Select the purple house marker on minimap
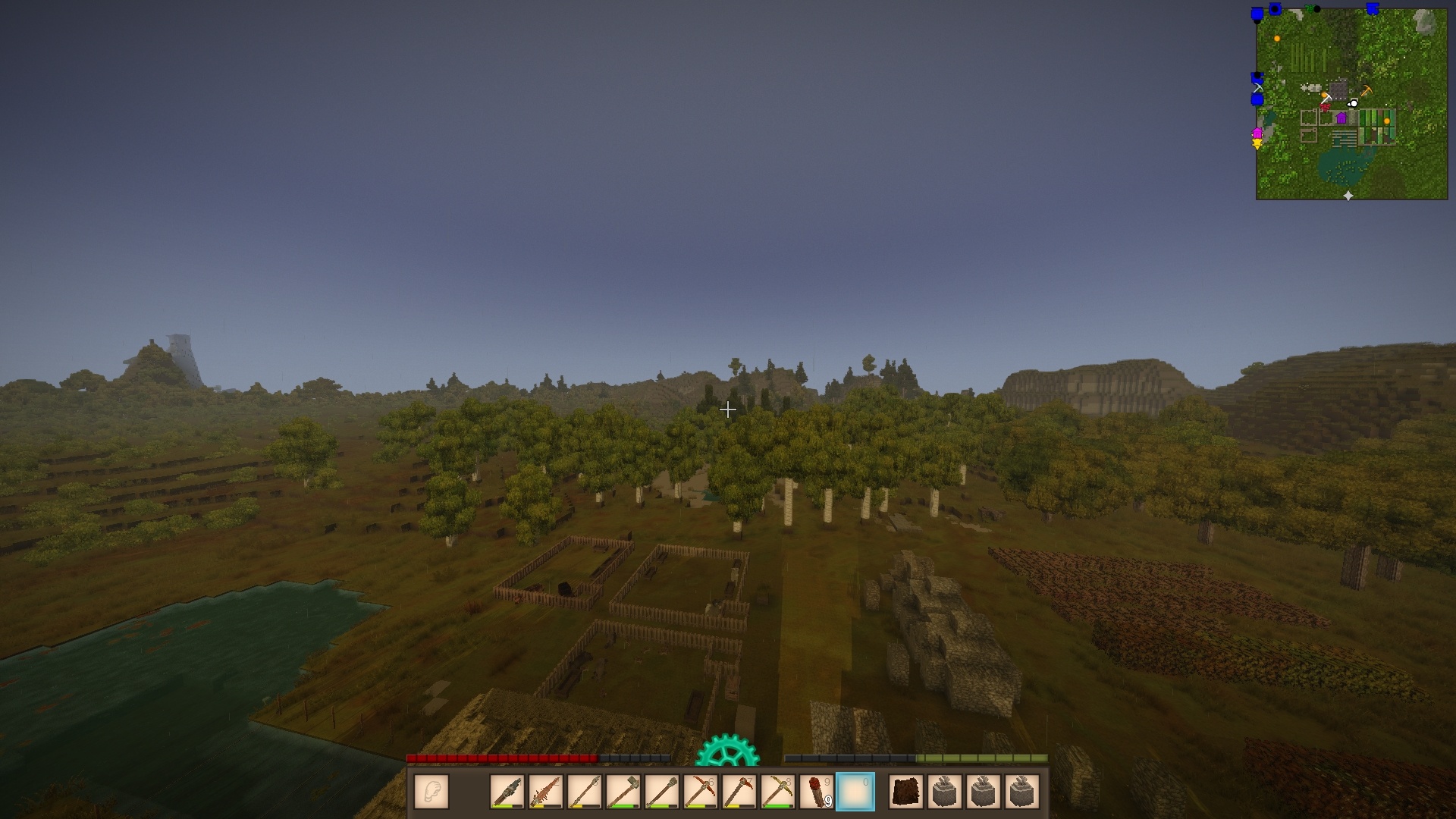Viewport: 1456px width, 819px height. coord(1341,118)
